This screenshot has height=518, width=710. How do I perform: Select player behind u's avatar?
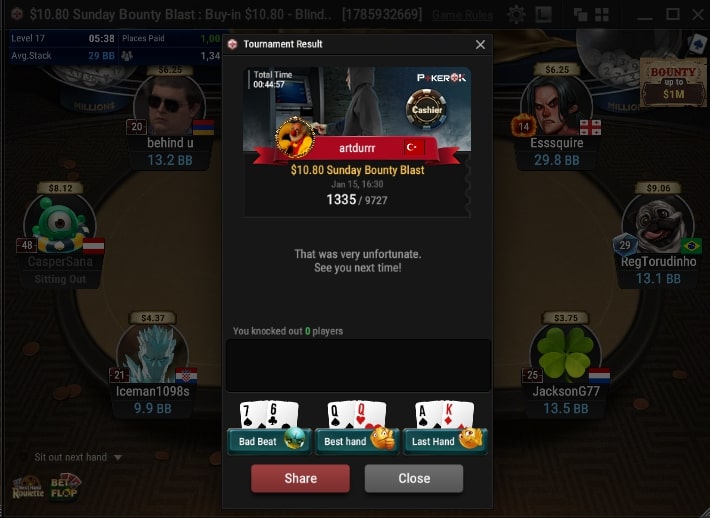pos(169,107)
